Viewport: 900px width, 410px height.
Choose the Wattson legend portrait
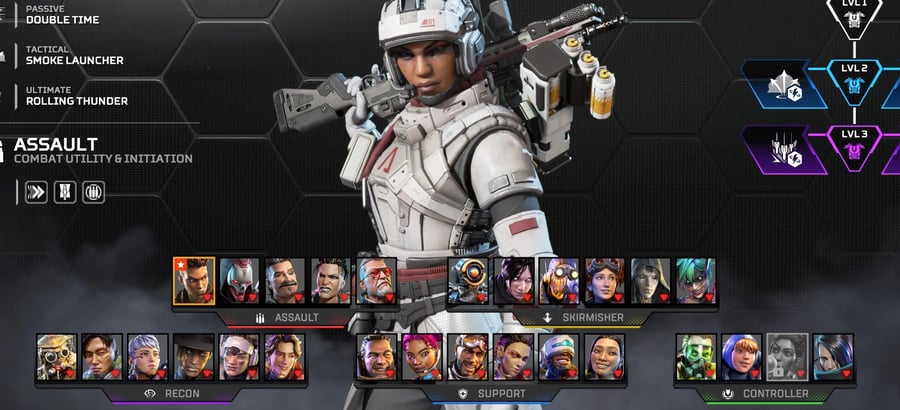[741, 357]
